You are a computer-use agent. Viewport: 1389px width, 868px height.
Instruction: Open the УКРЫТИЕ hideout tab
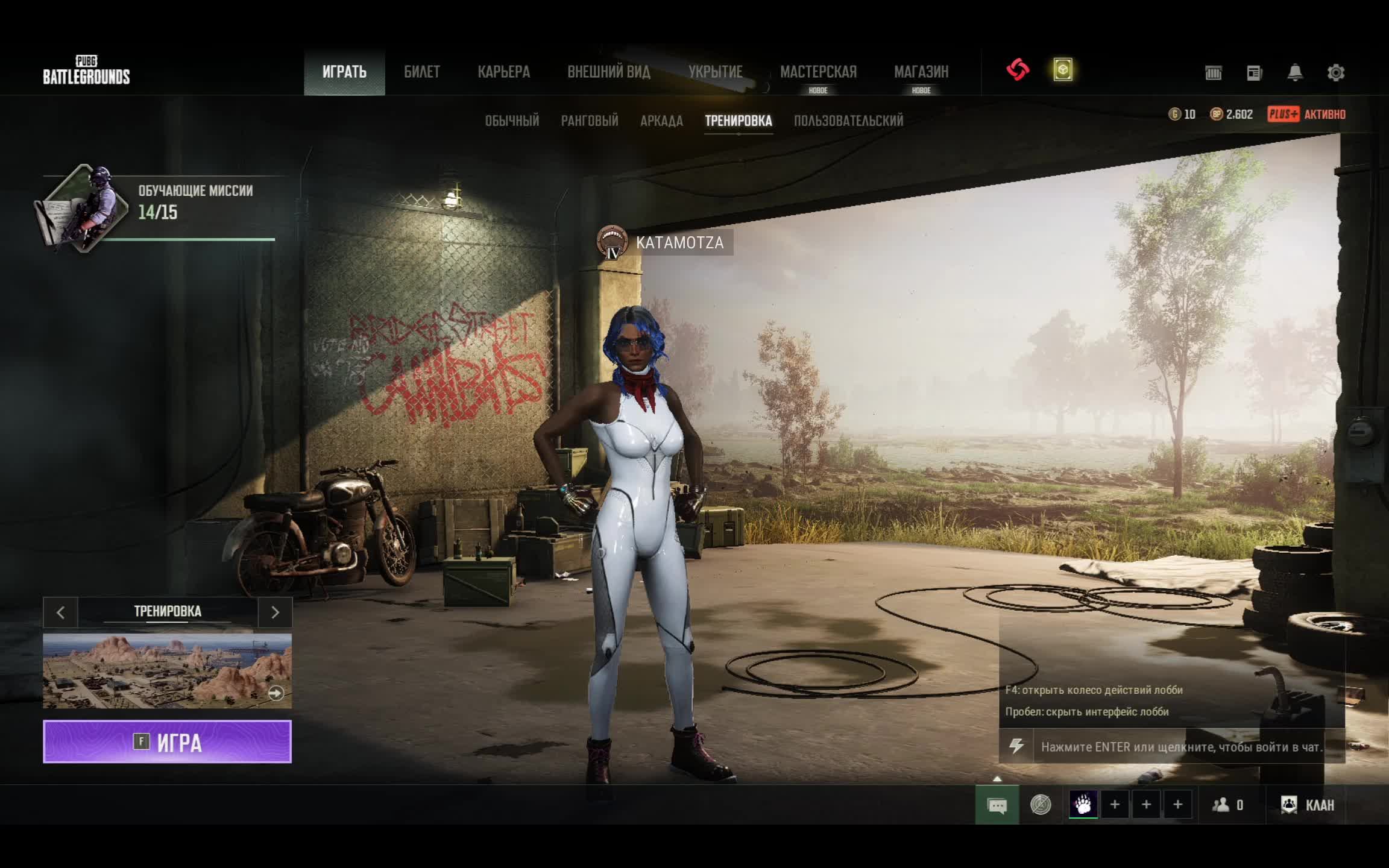(715, 72)
